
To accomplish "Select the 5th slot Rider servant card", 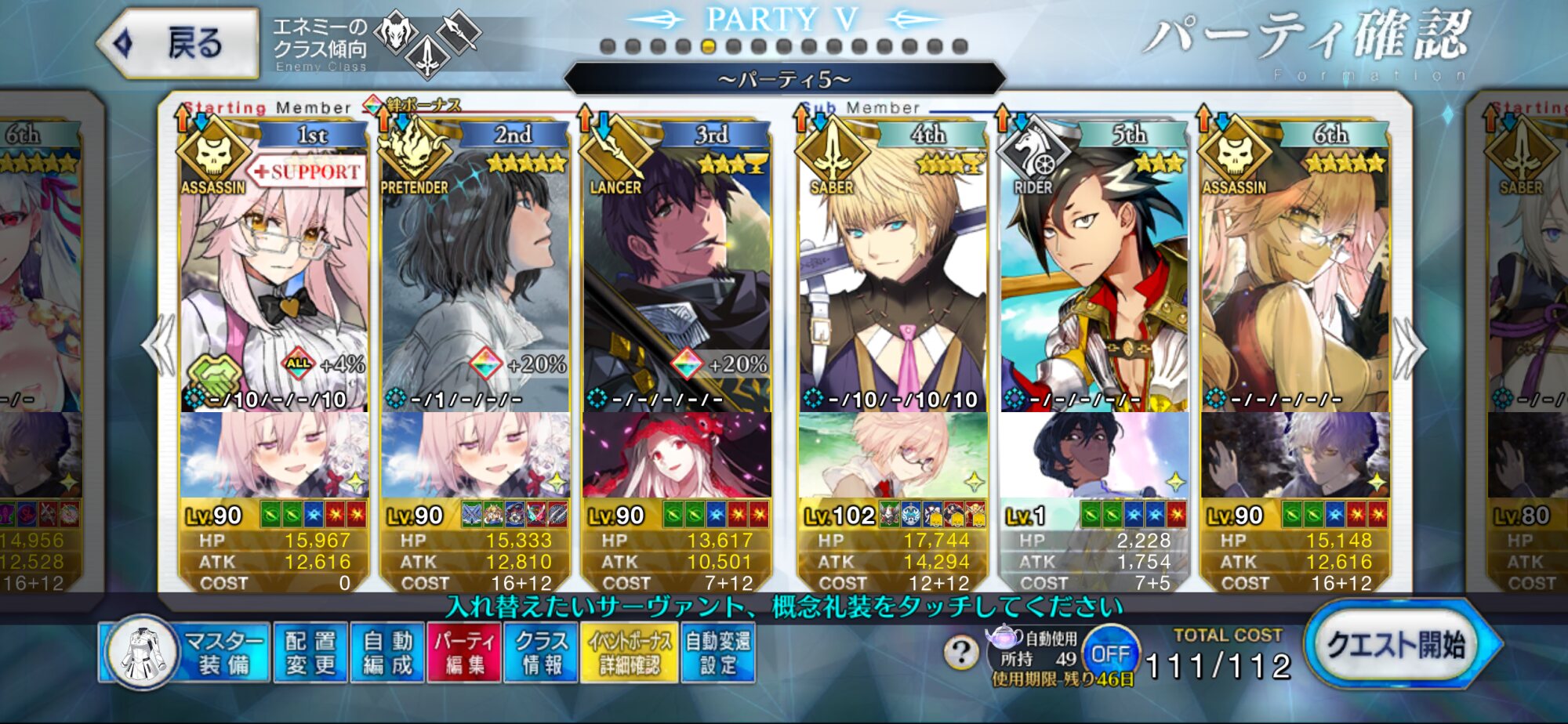I will (1094, 274).
